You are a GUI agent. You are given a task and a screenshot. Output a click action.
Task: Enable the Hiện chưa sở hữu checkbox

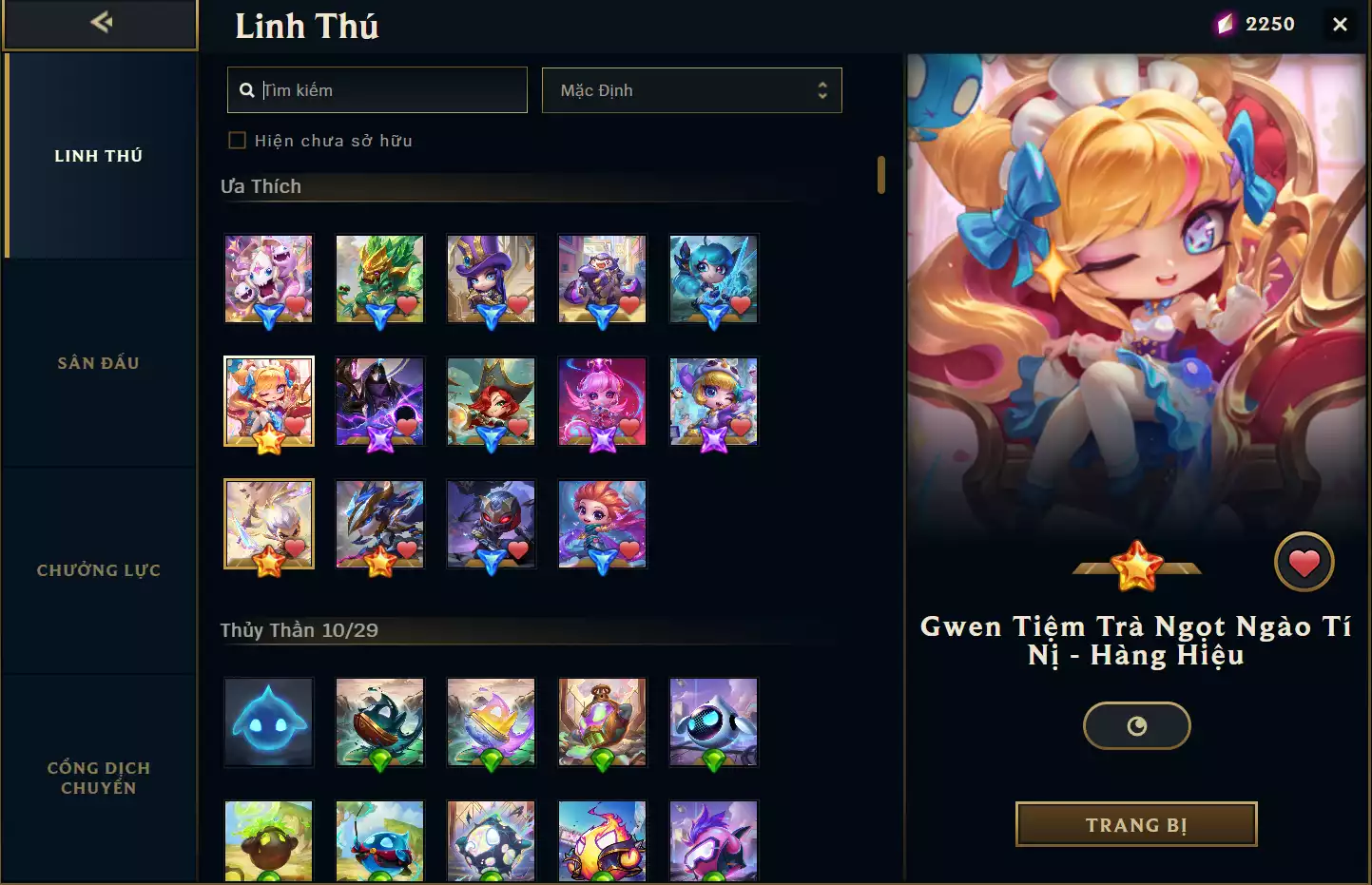tap(236, 139)
